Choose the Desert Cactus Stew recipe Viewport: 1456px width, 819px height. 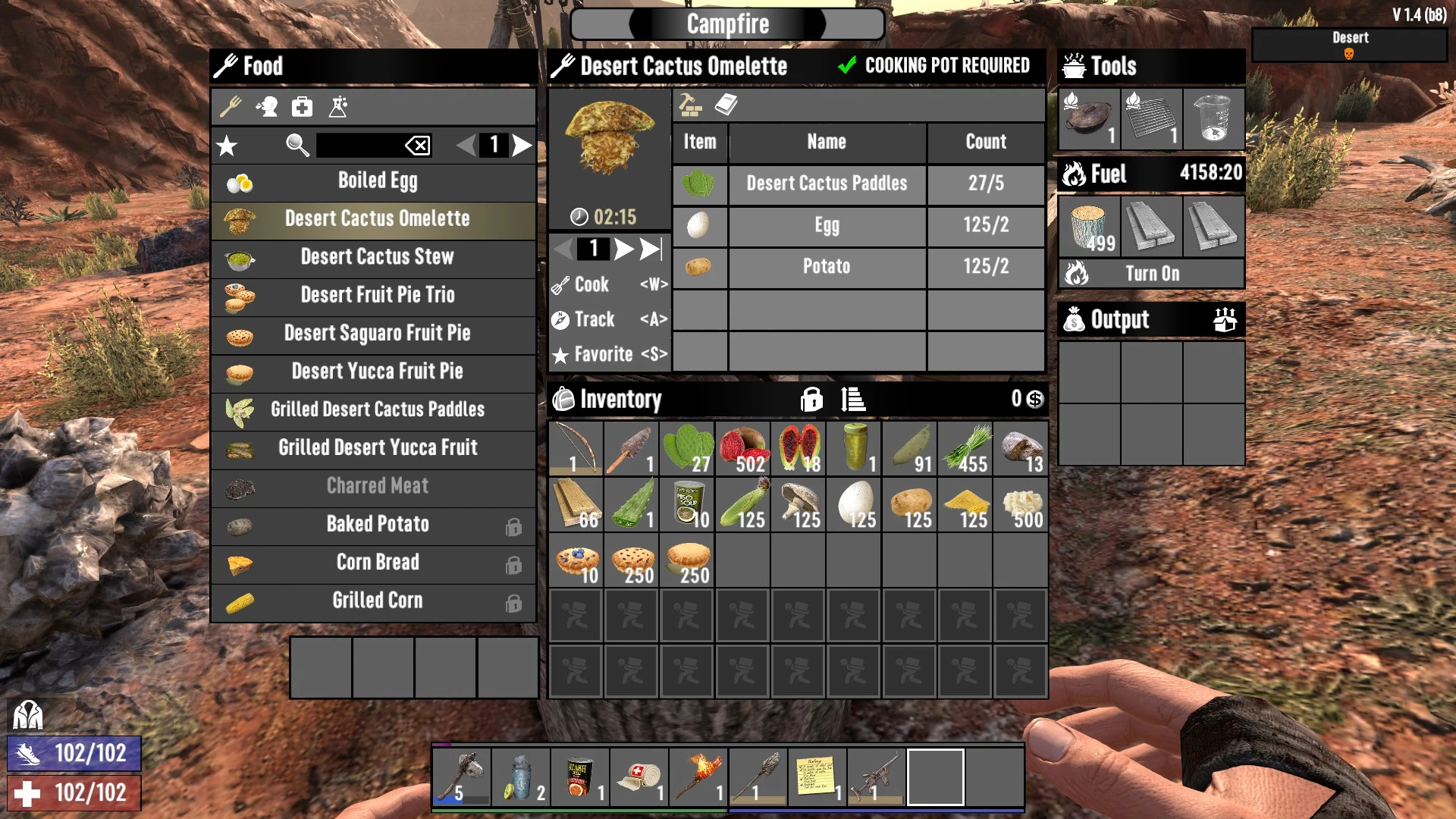[x=377, y=257]
